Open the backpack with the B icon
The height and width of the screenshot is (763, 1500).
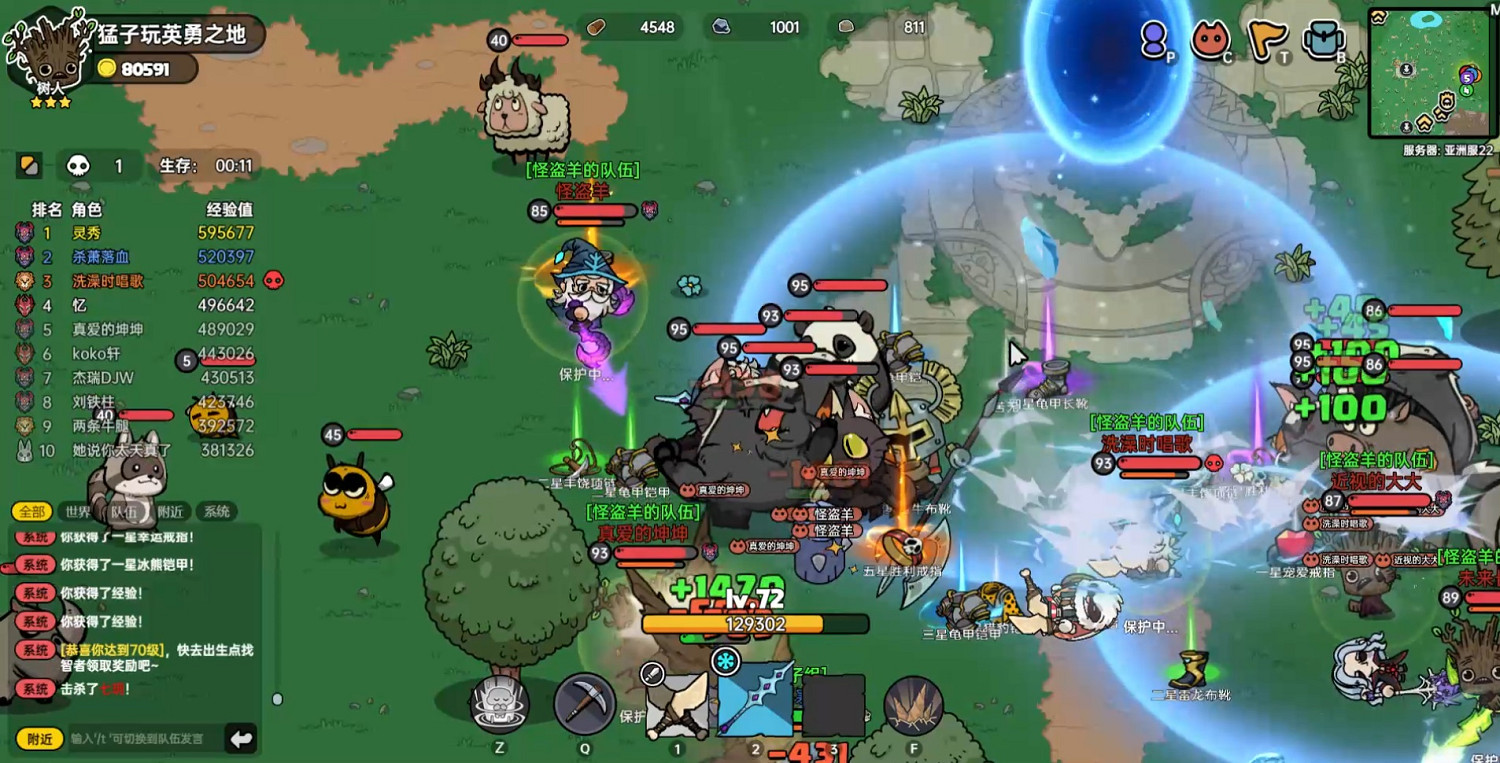(x=1322, y=38)
